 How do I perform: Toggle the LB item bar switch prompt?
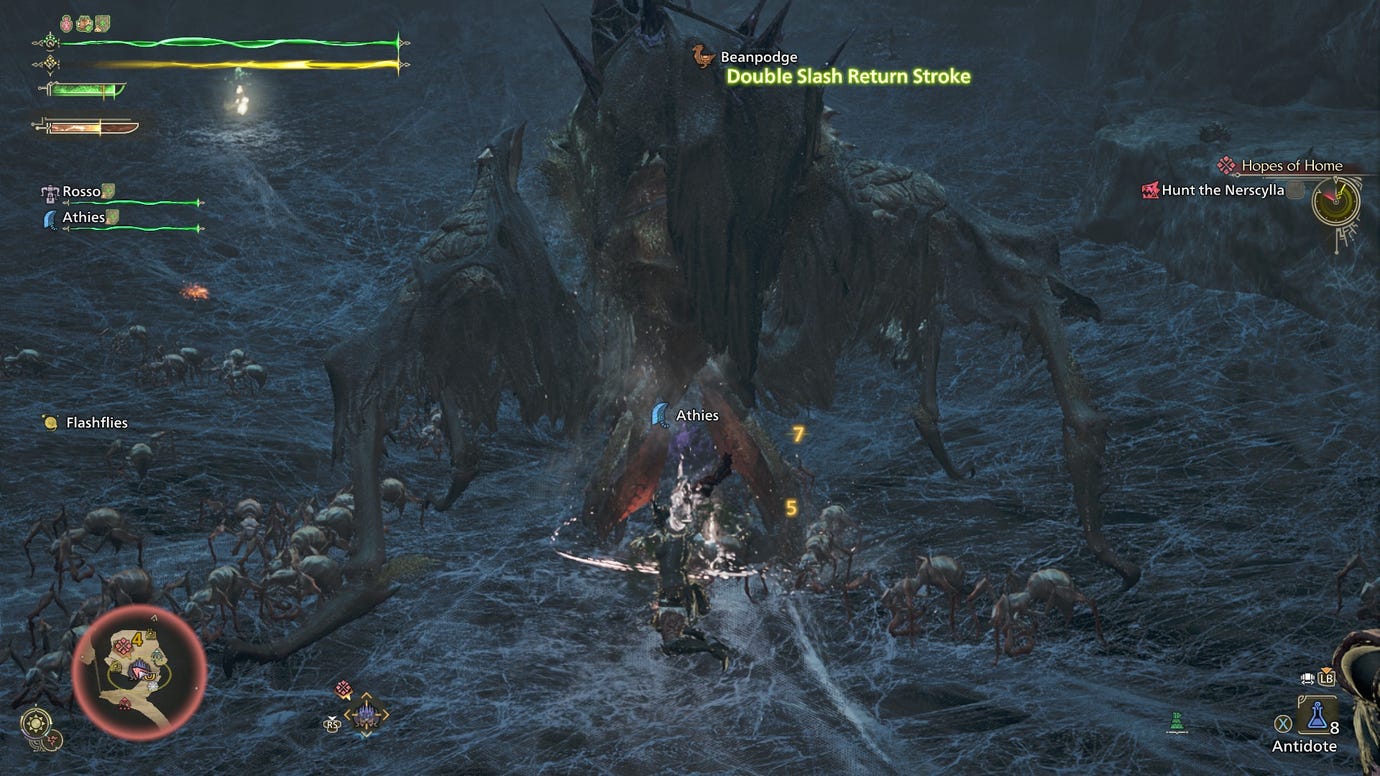click(1326, 679)
